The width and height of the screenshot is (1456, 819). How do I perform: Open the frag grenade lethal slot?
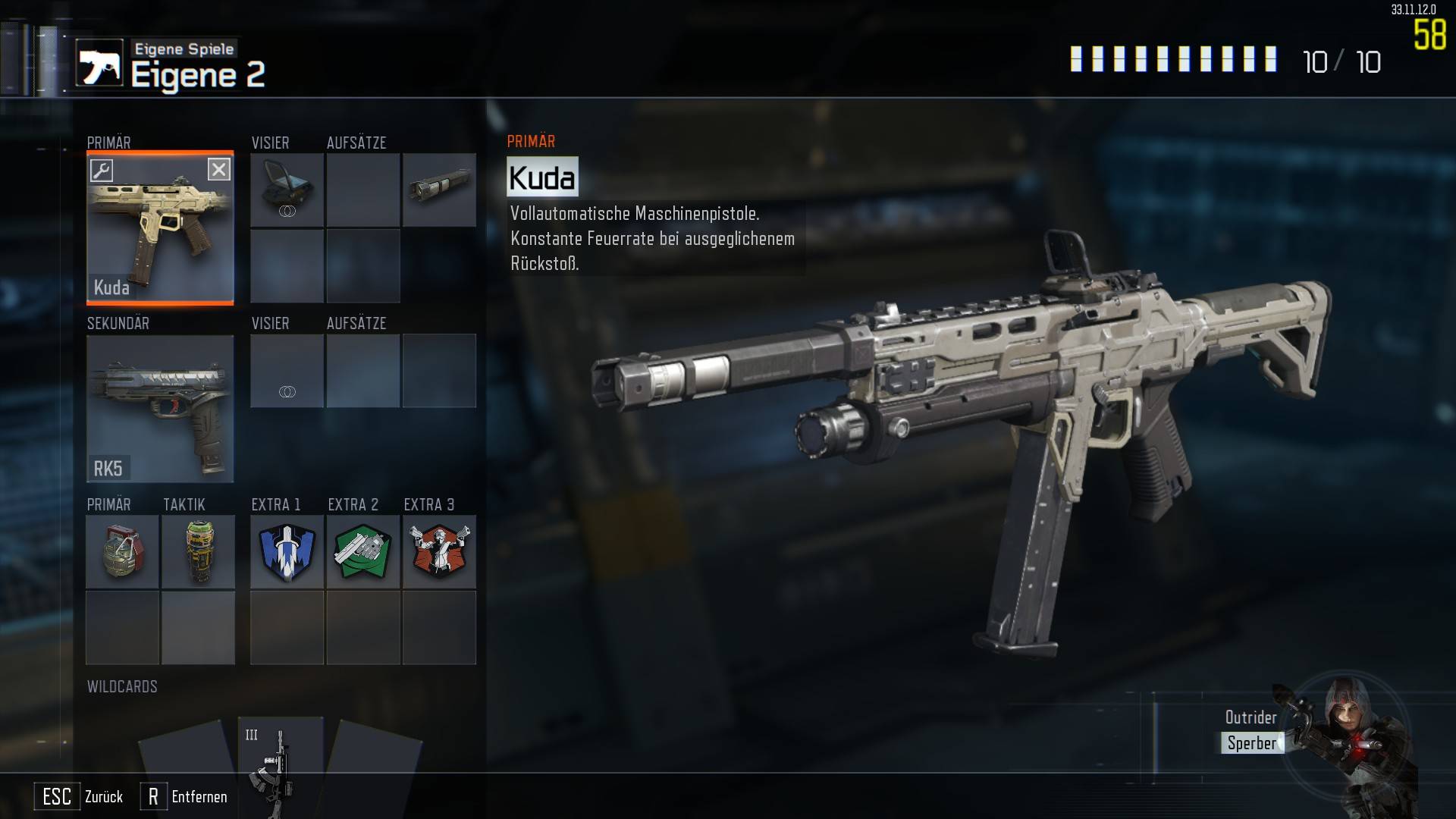[122, 551]
